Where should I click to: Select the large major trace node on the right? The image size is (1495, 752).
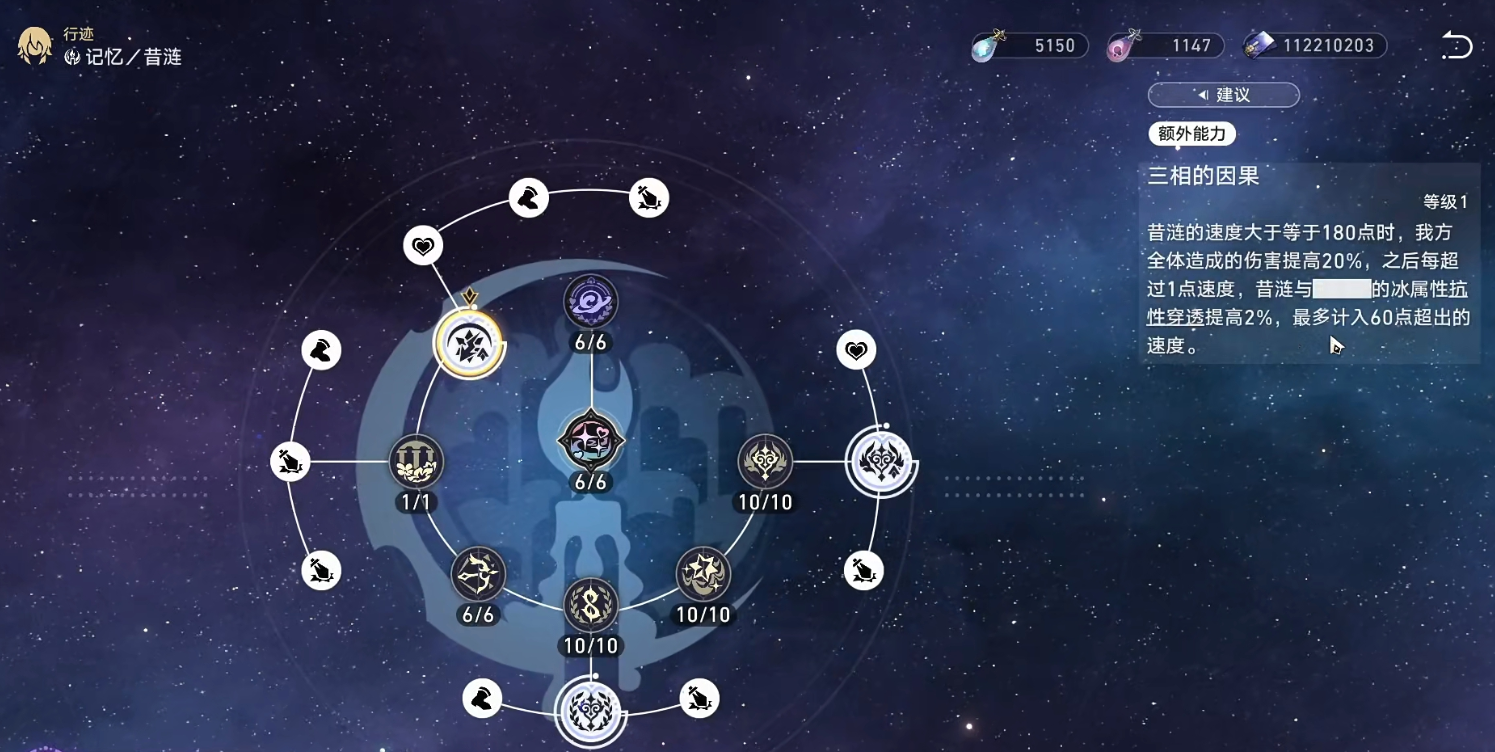click(x=881, y=463)
